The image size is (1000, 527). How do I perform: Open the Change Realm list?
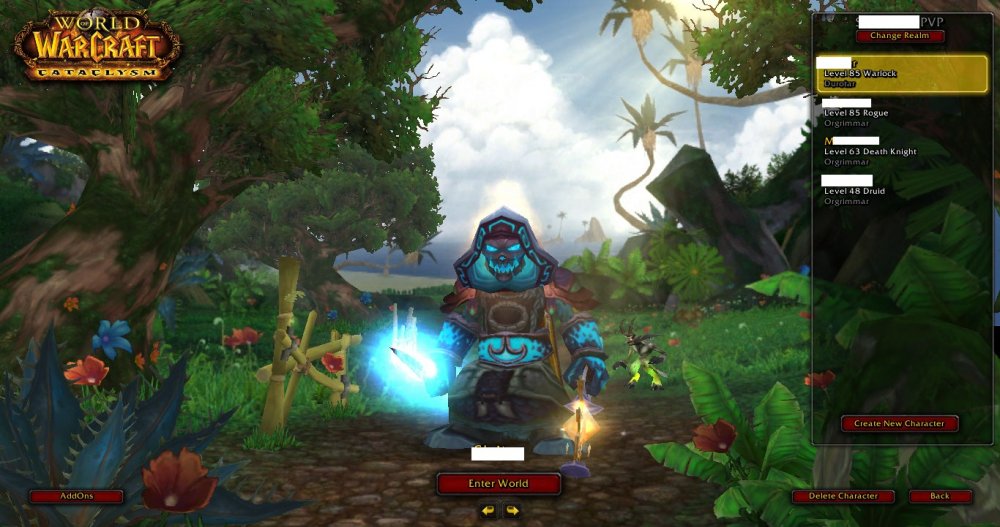pos(900,36)
